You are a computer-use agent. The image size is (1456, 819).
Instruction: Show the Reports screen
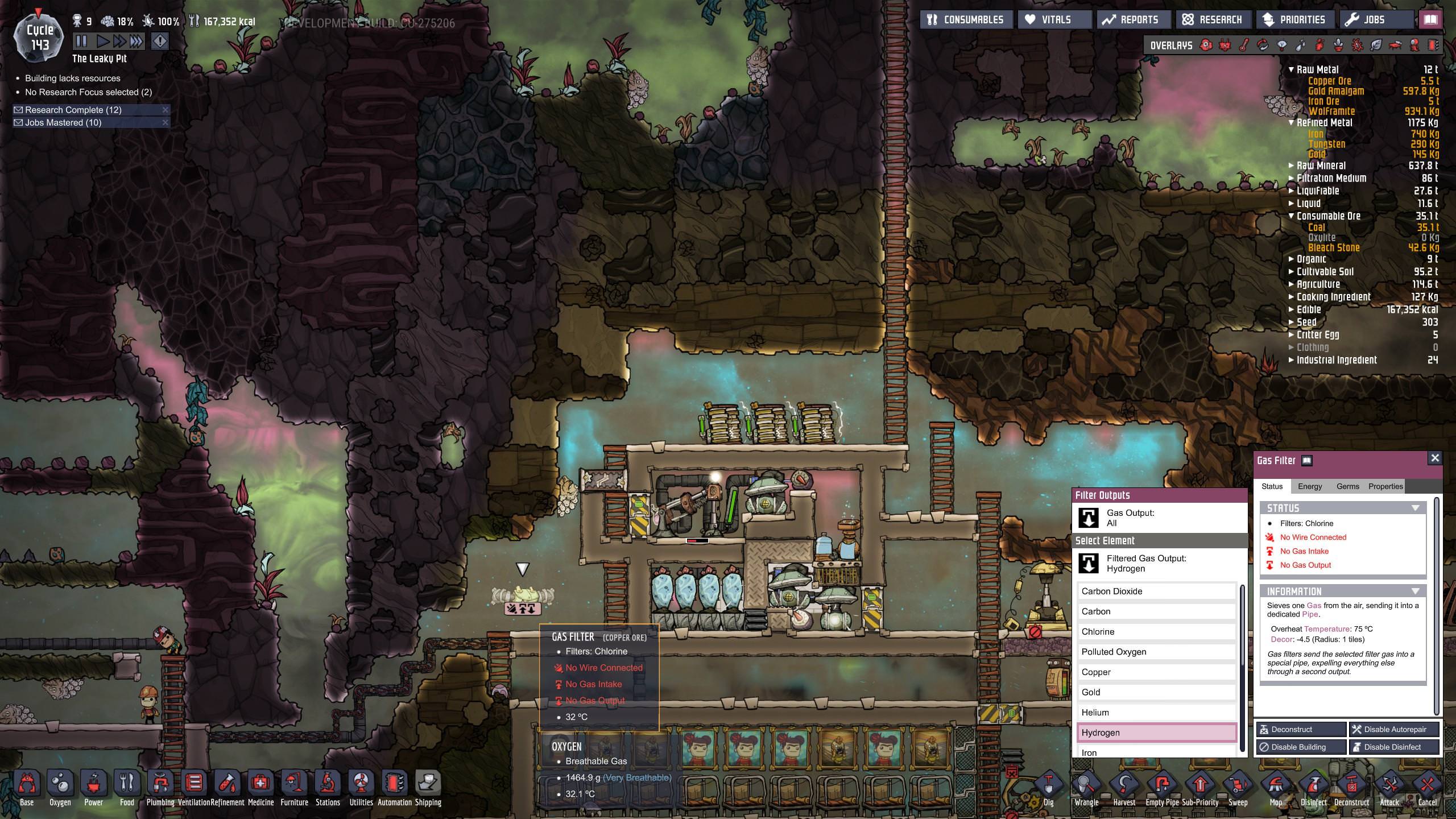(x=1131, y=20)
